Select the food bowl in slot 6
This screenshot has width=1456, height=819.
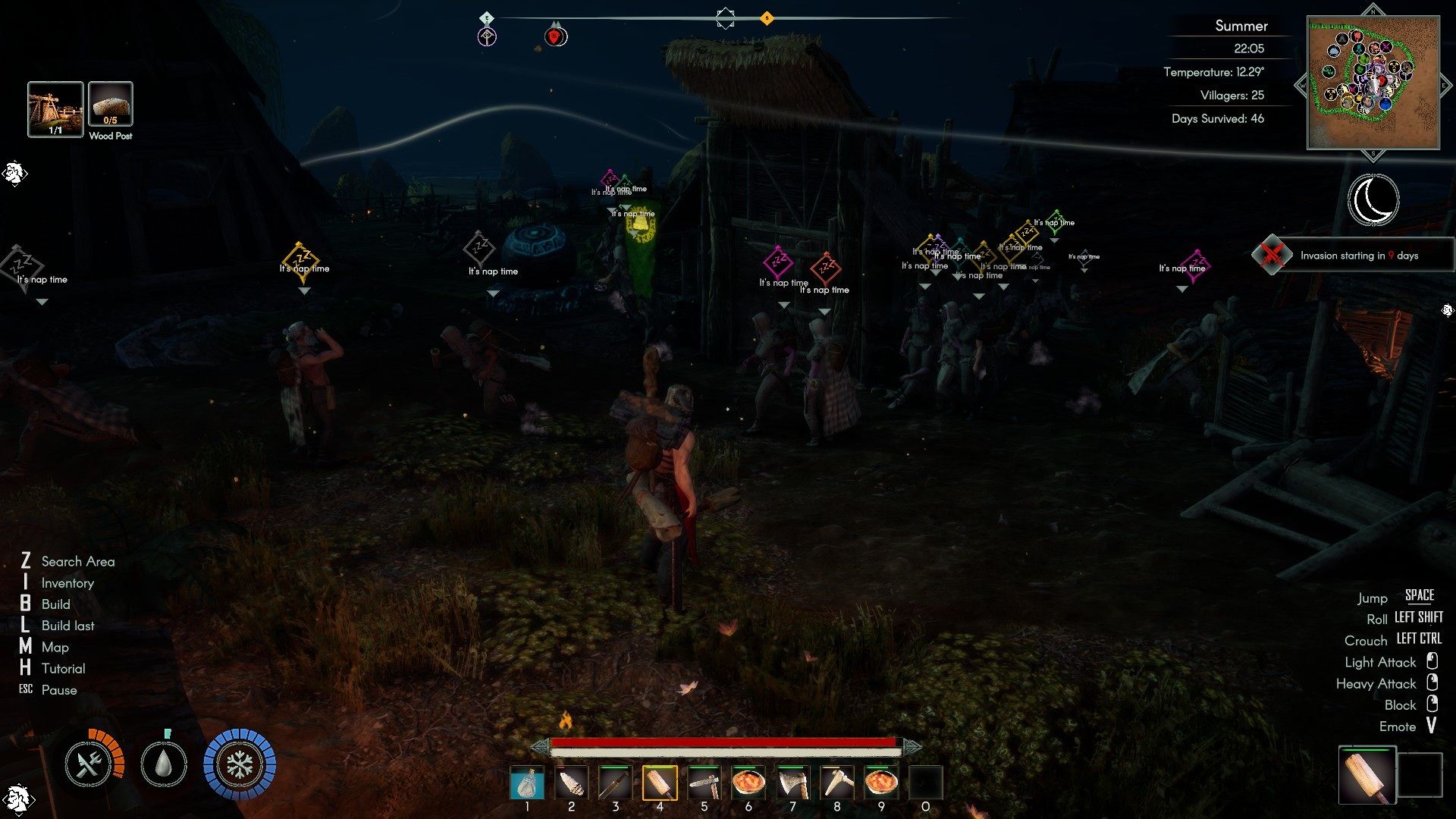click(748, 783)
